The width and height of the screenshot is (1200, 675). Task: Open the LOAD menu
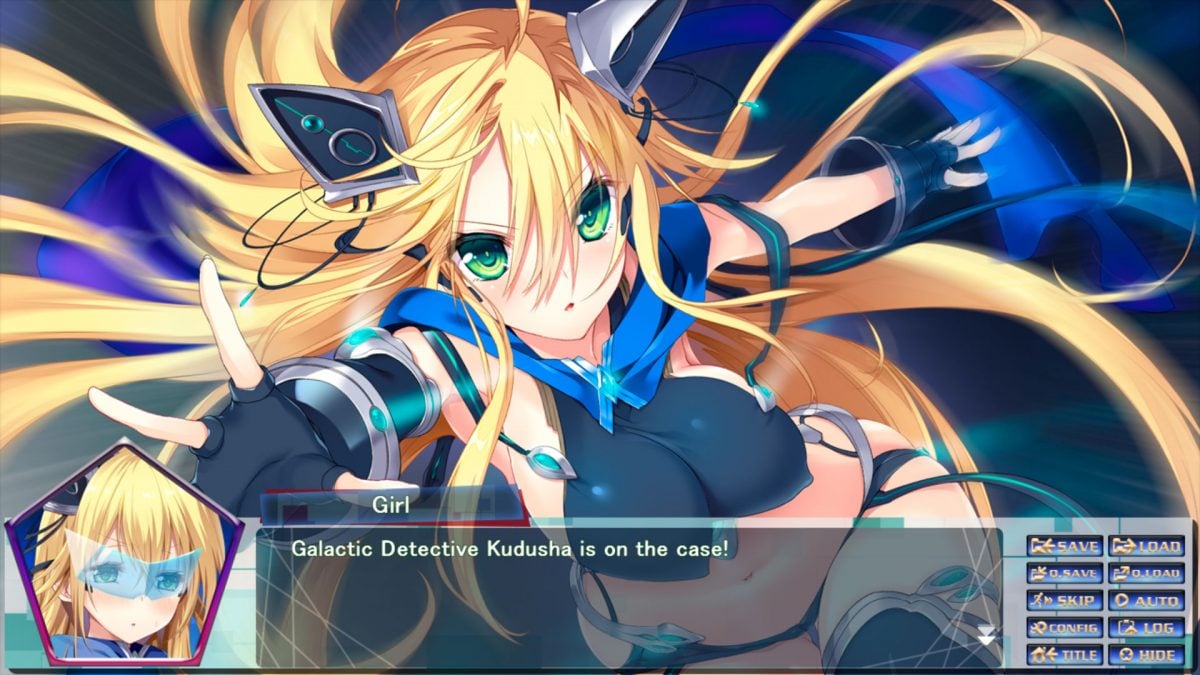click(1146, 546)
